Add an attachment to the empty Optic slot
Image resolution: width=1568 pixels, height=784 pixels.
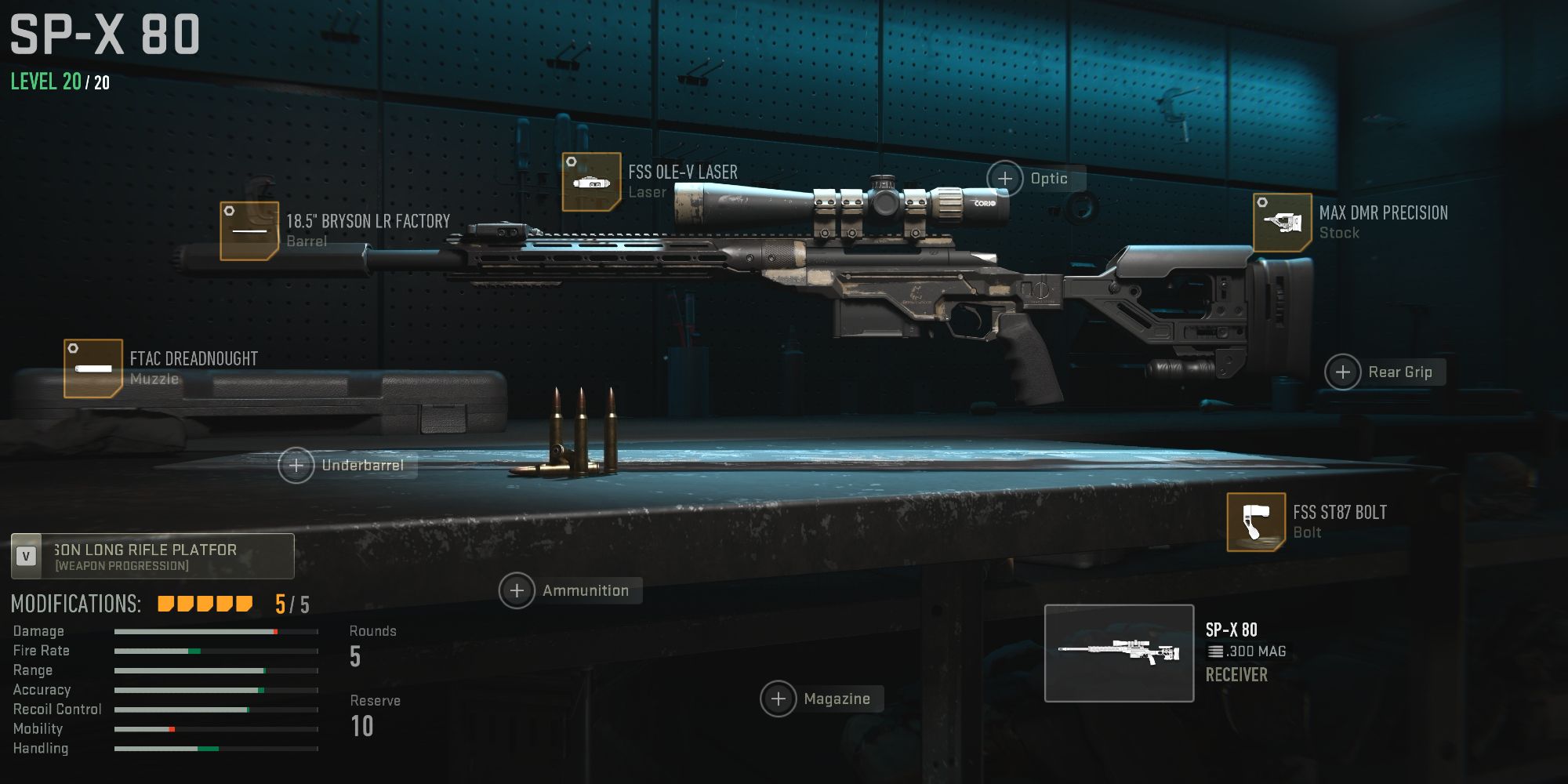point(1007,178)
